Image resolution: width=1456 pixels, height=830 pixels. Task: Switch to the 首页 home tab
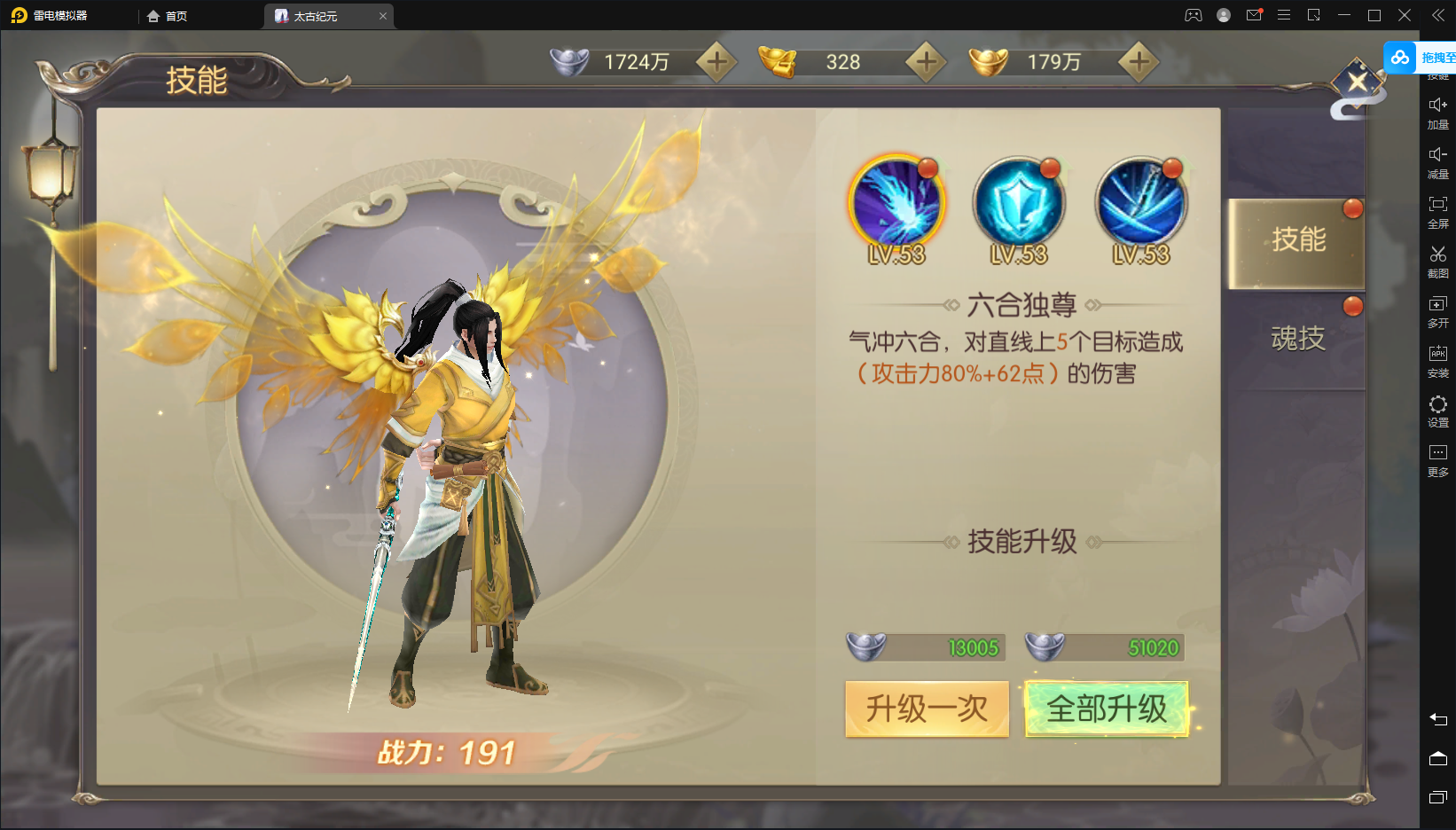(x=168, y=16)
